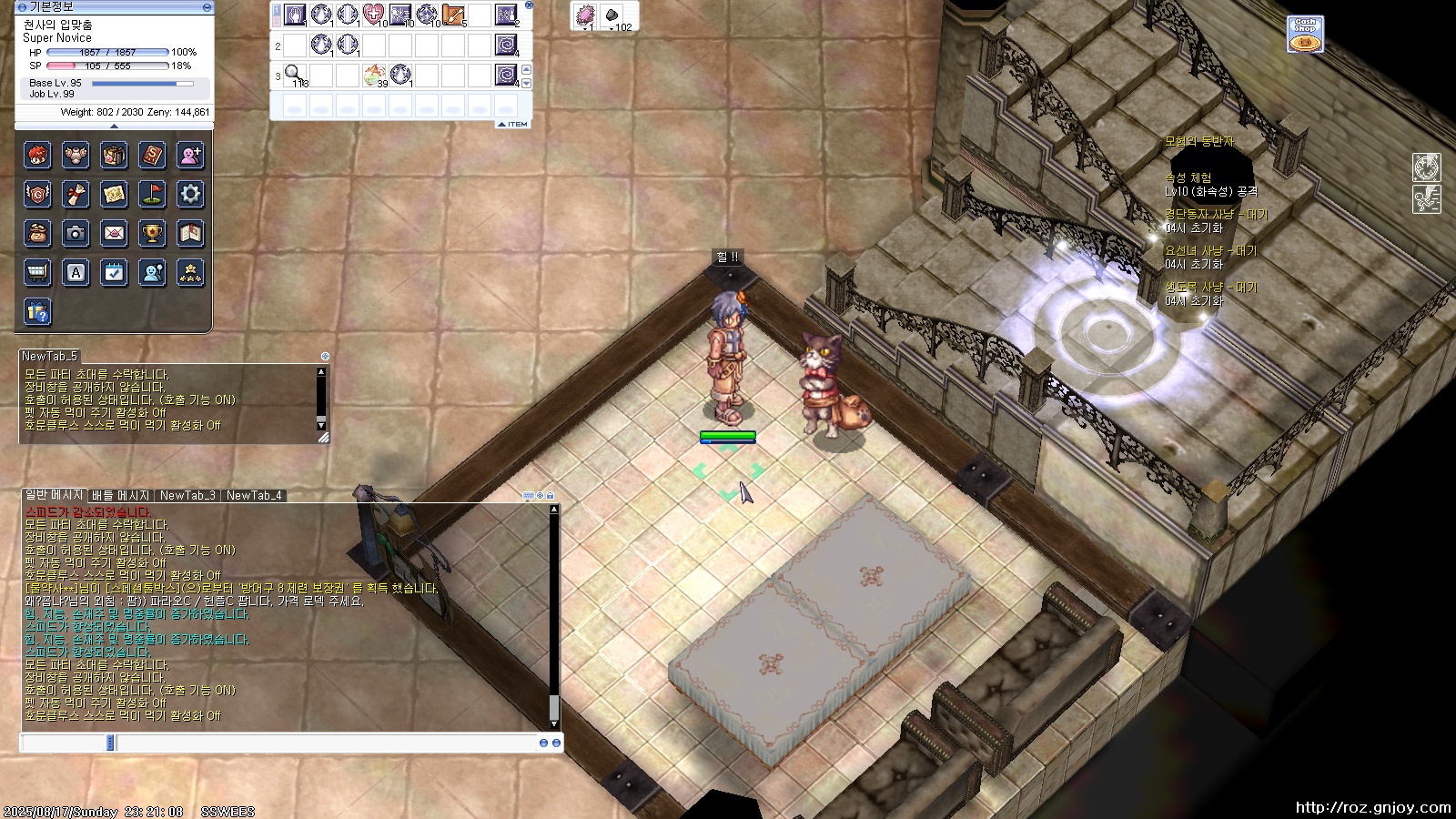Open the guild shield icon

(37, 194)
